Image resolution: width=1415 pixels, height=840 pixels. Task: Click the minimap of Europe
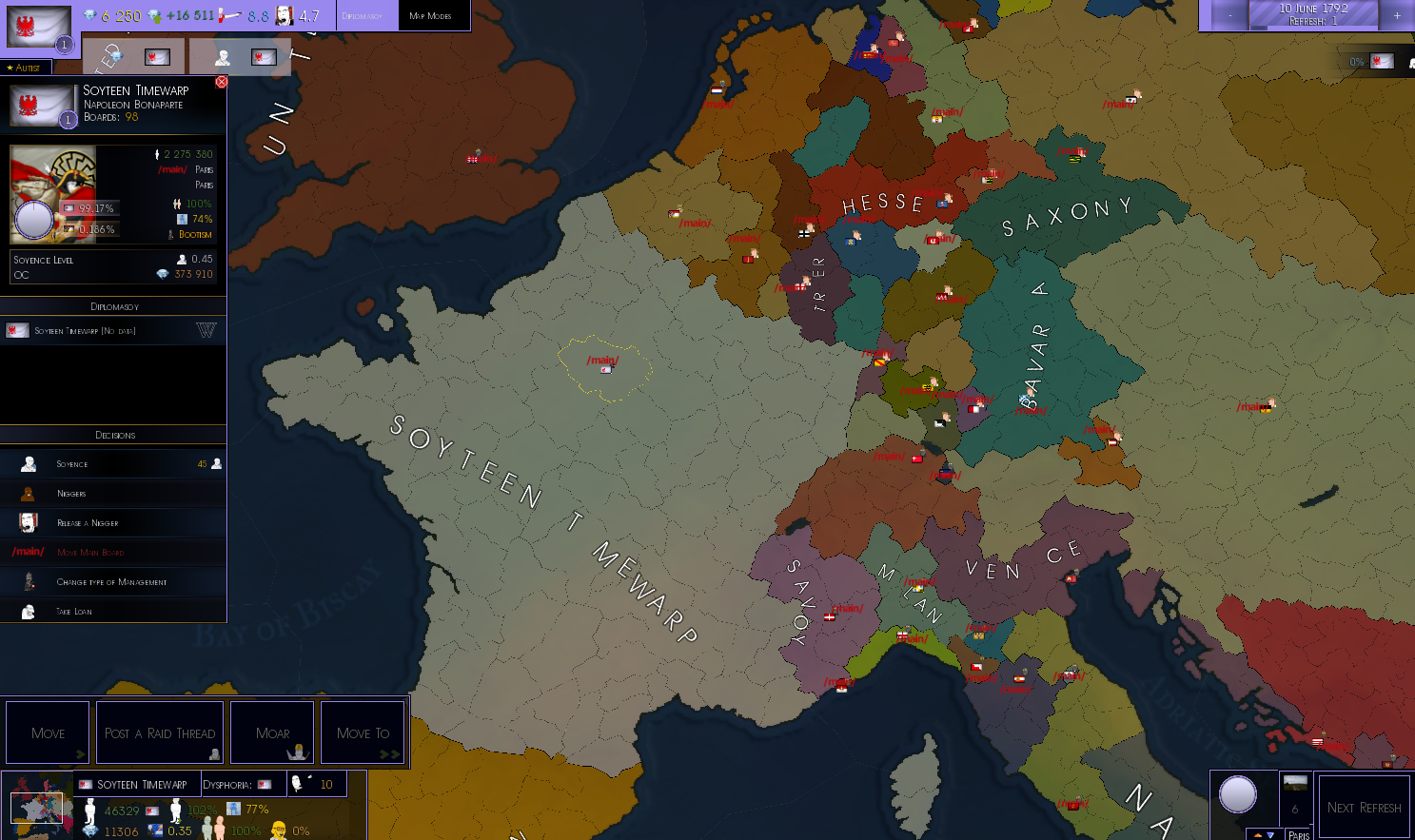pyautogui.click(x=37, y=805)
